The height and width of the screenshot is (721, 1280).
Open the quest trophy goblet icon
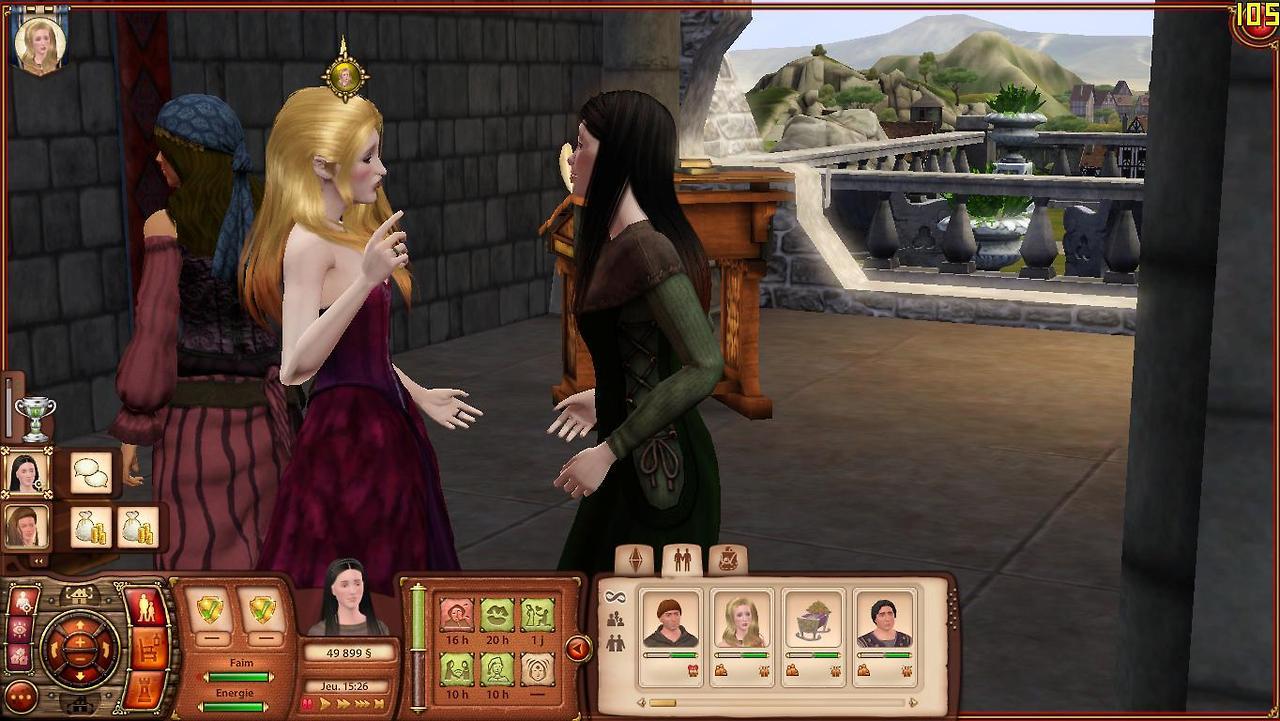click(x=36, y=418)
